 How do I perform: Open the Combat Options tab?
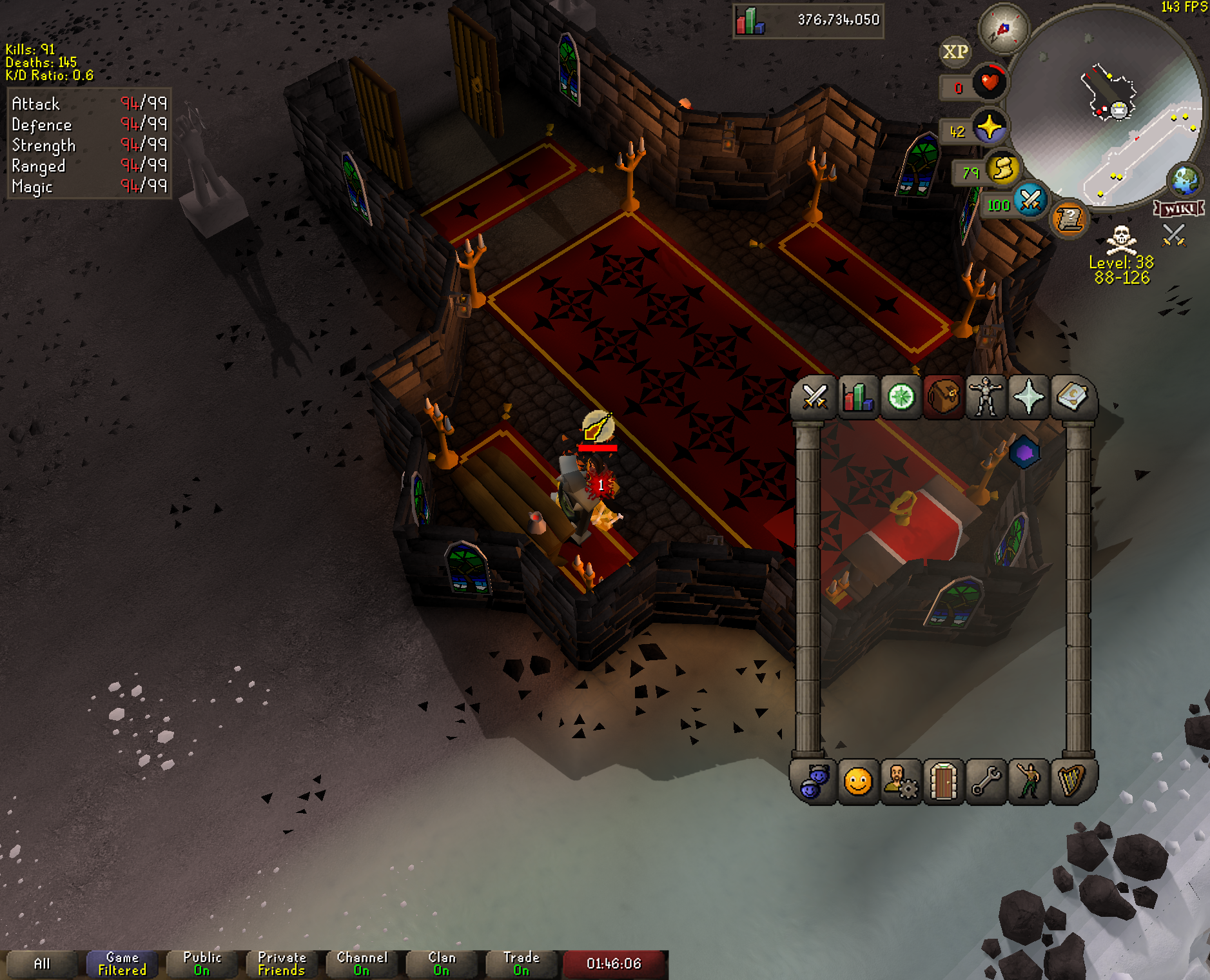coord(815,397)
